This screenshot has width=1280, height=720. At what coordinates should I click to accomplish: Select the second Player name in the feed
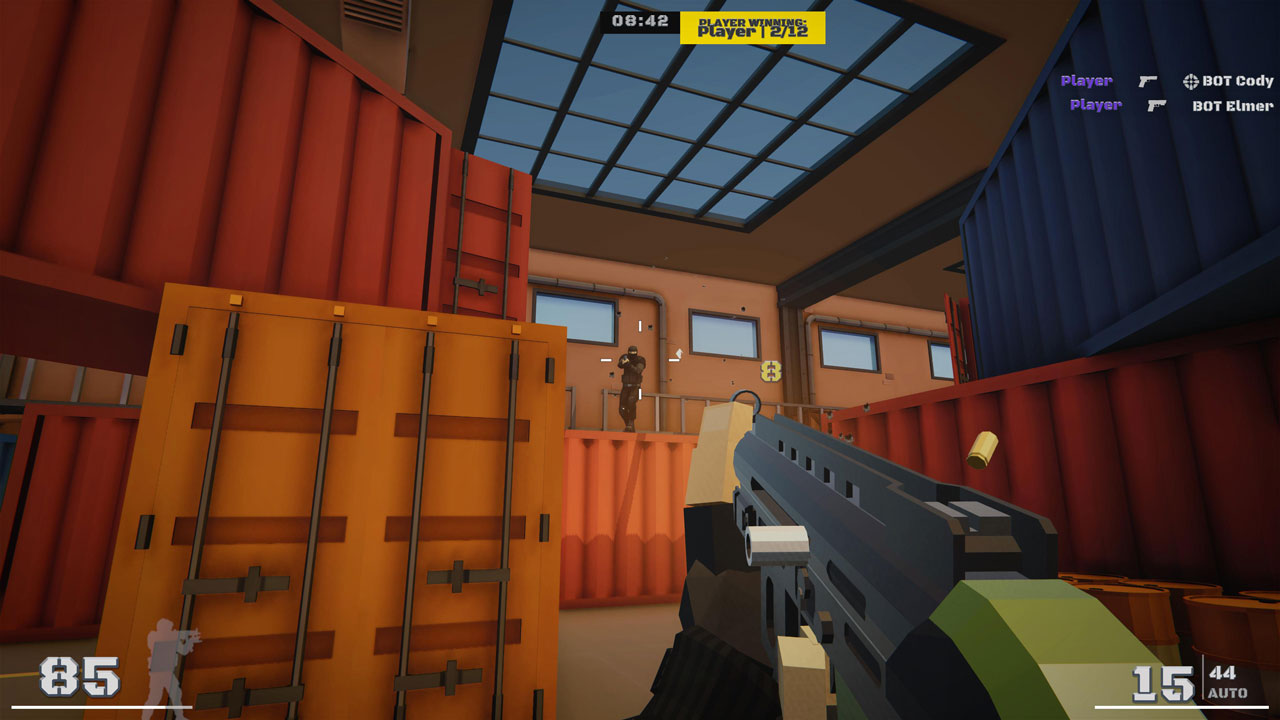tap(1098, 106)
